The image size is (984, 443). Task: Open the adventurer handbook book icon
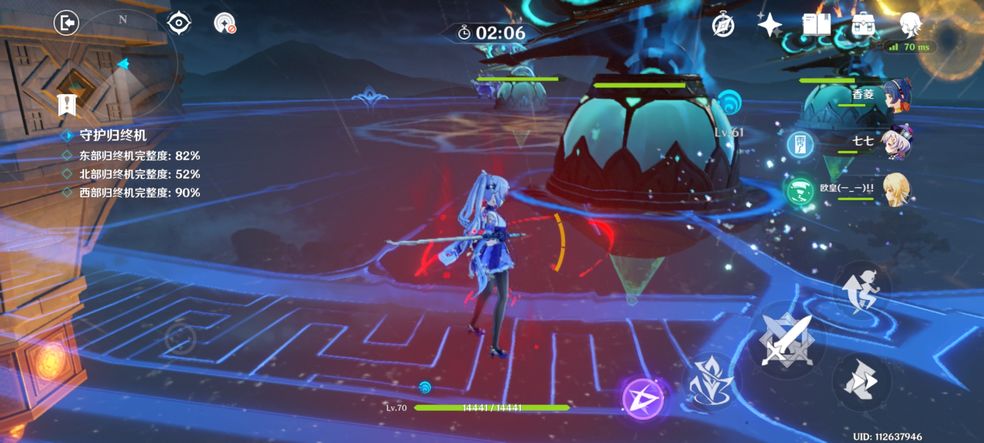(x=816, y=26)
